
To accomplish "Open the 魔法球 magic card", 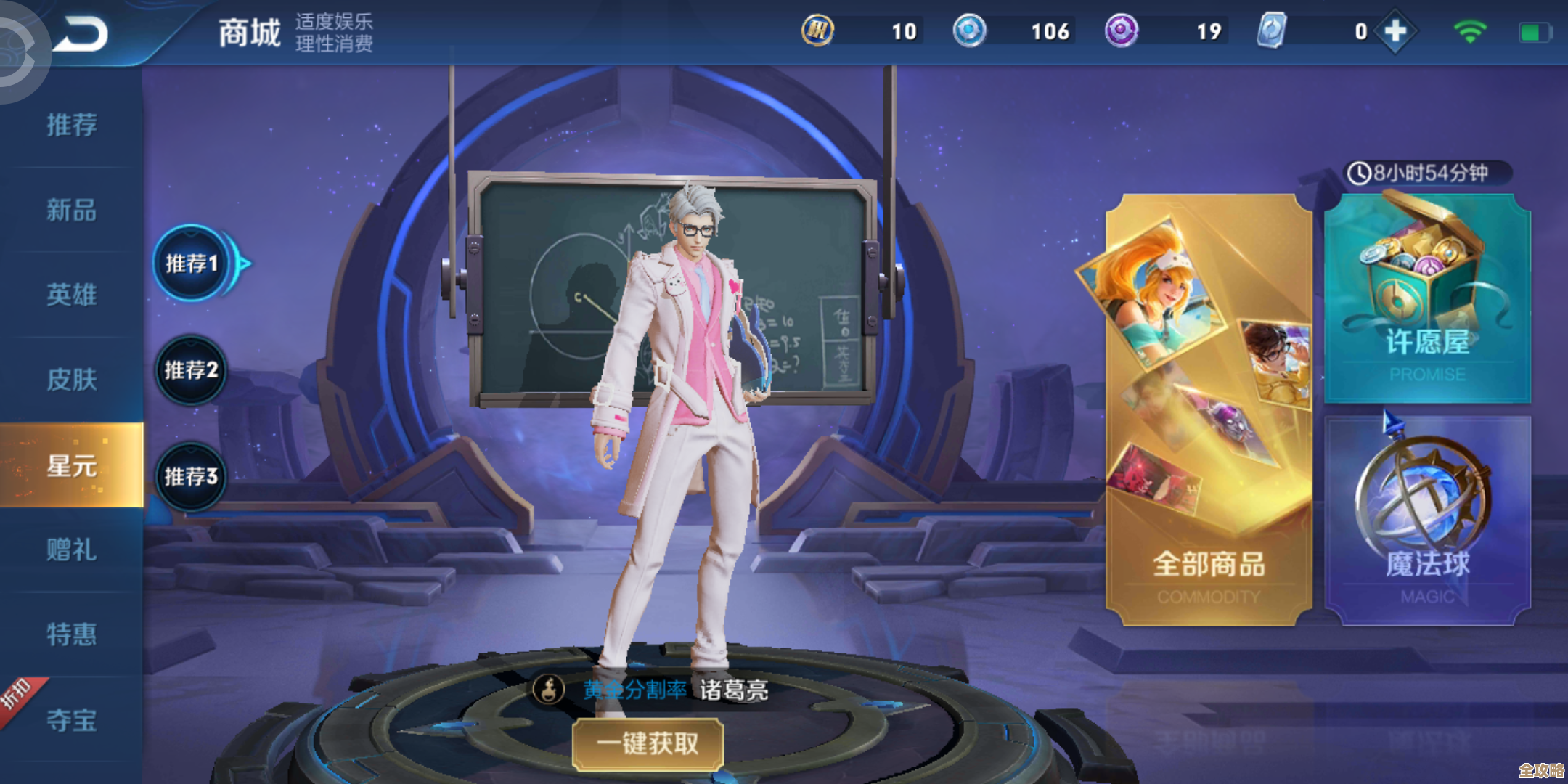I will pyautogui.click(x=1427, y=519).
